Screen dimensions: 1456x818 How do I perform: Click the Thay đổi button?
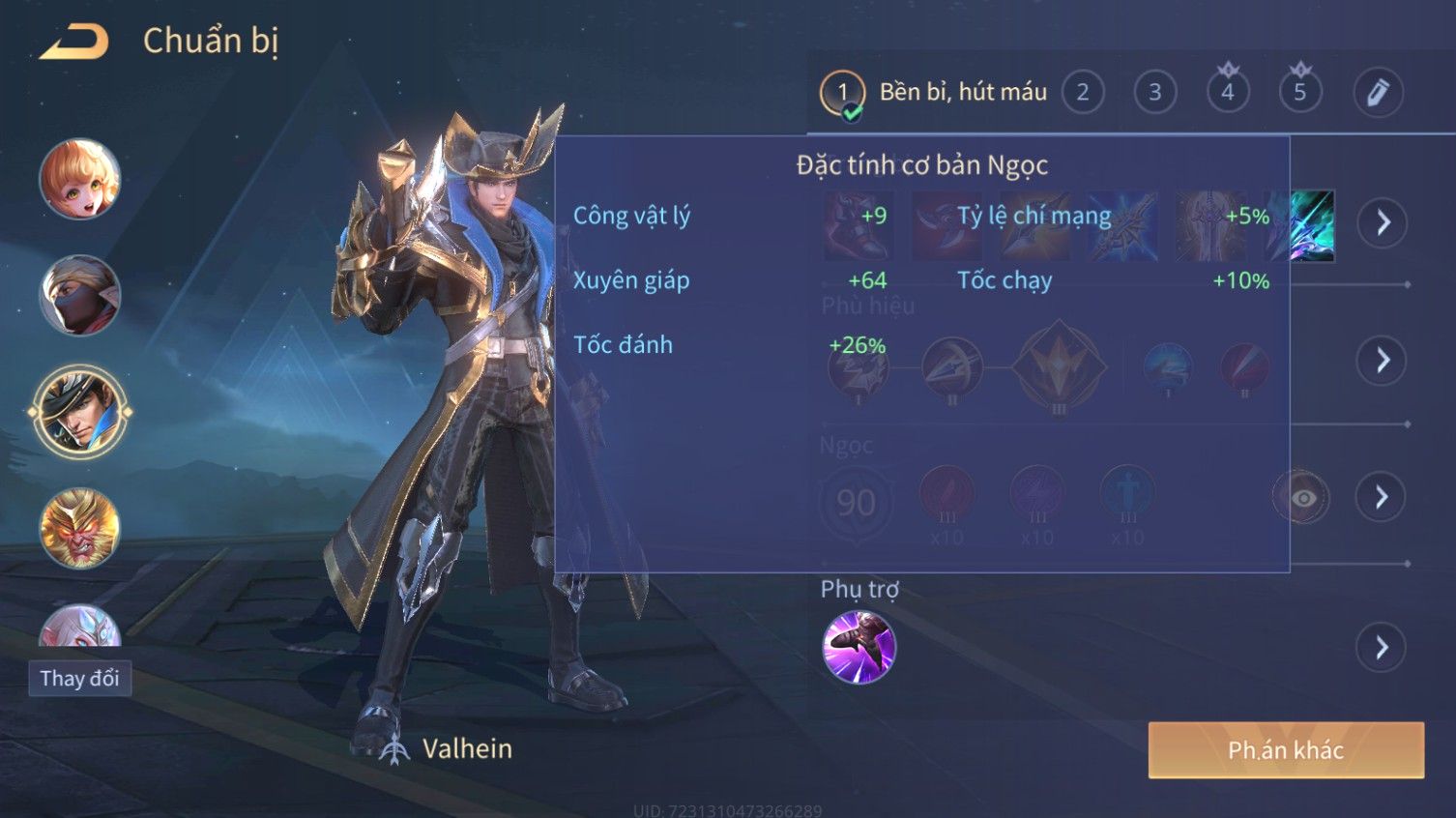pyautogui.click(x=79, y=679)
